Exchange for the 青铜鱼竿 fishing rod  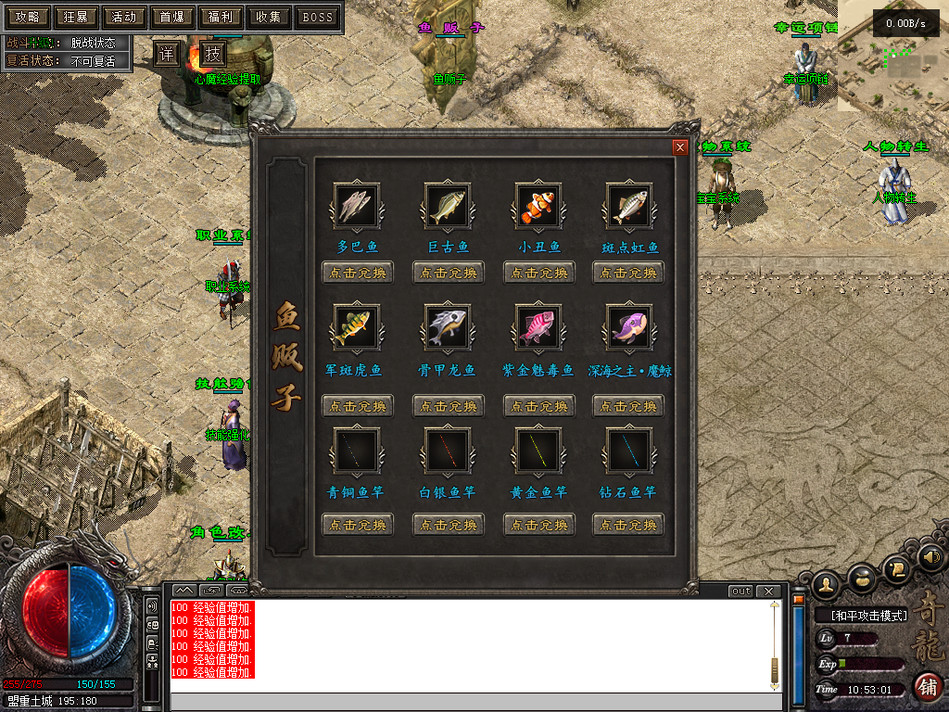pos(357,524)
